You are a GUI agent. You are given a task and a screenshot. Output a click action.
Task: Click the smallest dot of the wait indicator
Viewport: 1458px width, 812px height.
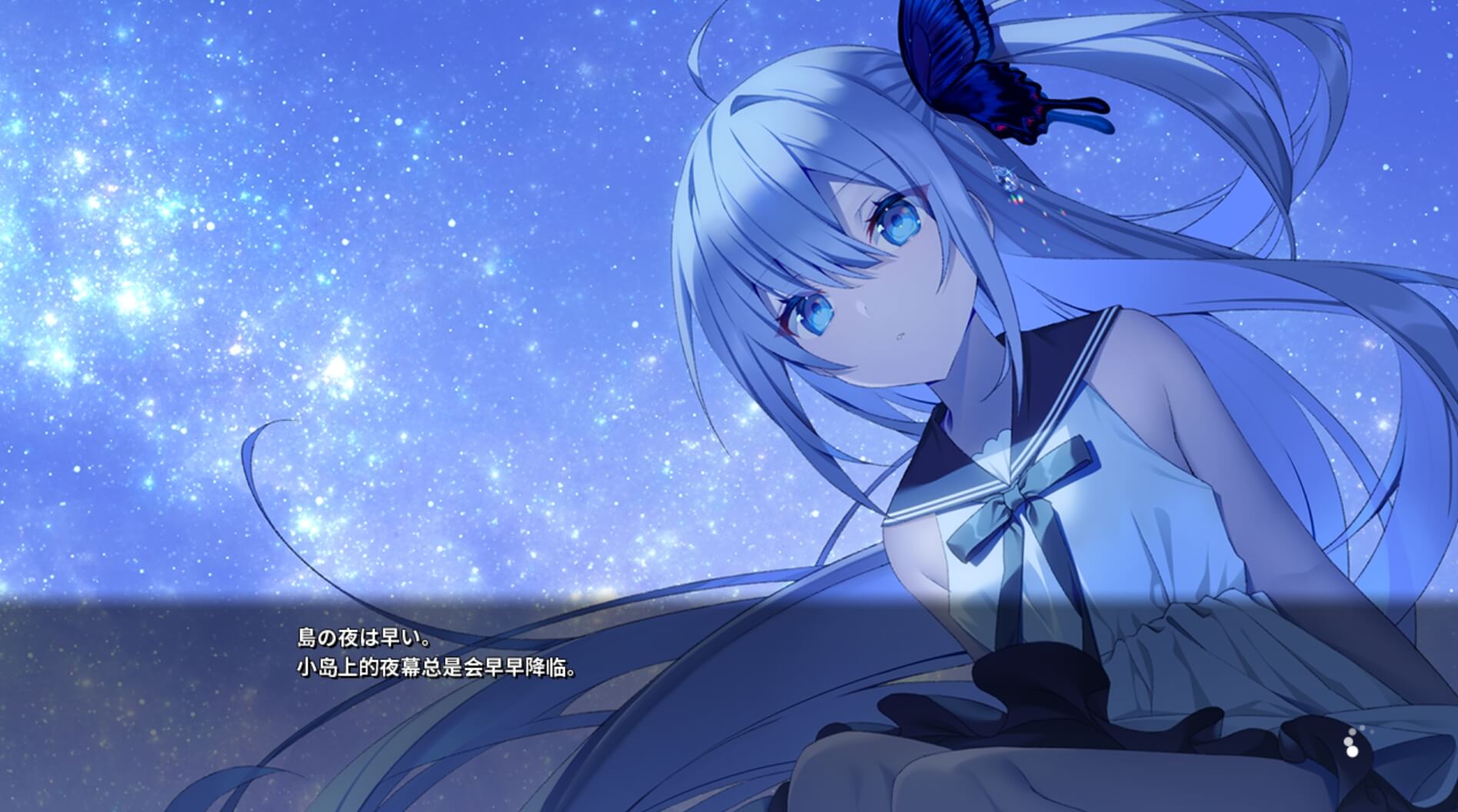point(1352,731)
